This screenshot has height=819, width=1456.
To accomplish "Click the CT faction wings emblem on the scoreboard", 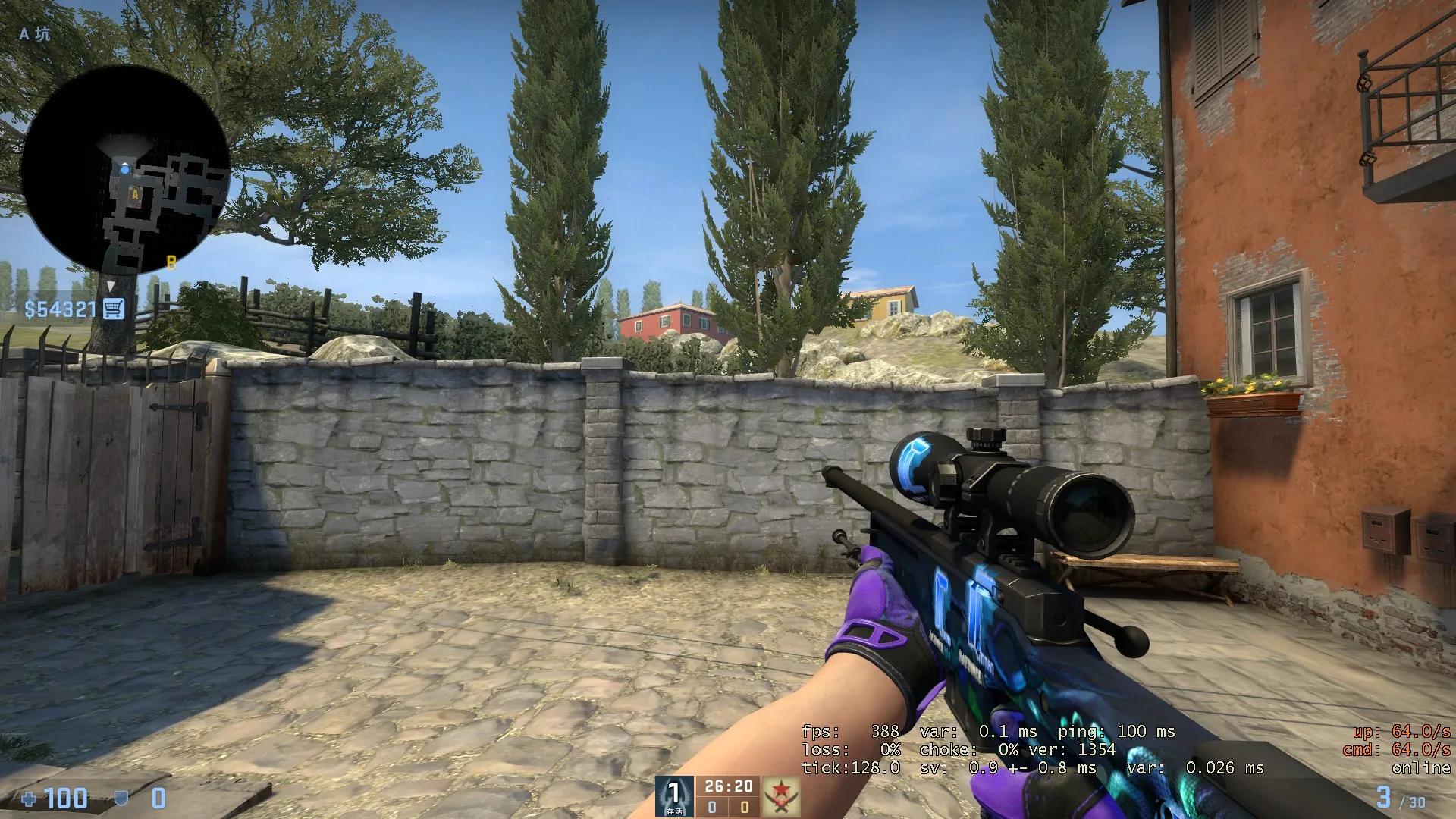I will [673, 795].
